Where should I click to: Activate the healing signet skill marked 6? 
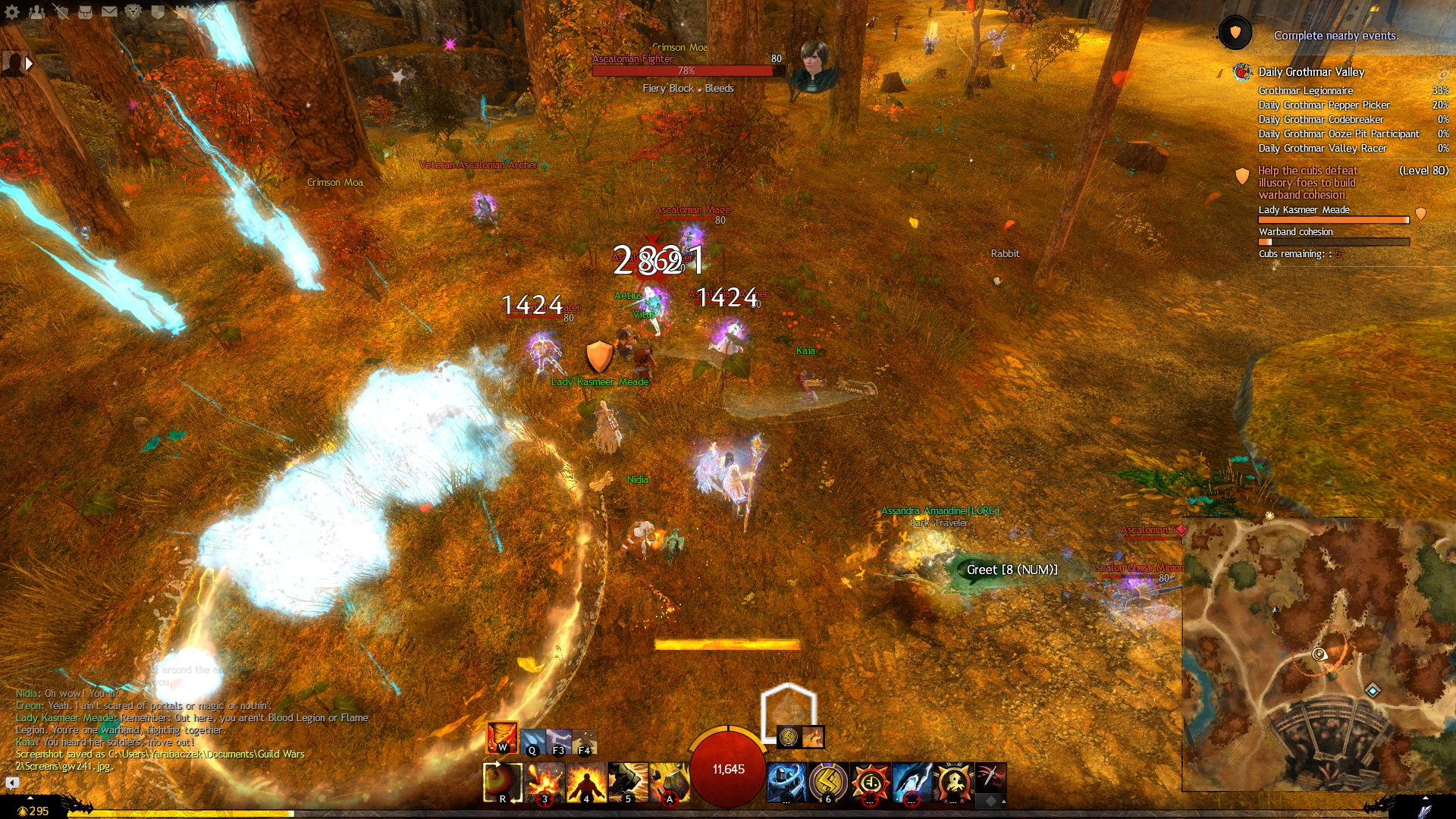click(x=828, y=783)
